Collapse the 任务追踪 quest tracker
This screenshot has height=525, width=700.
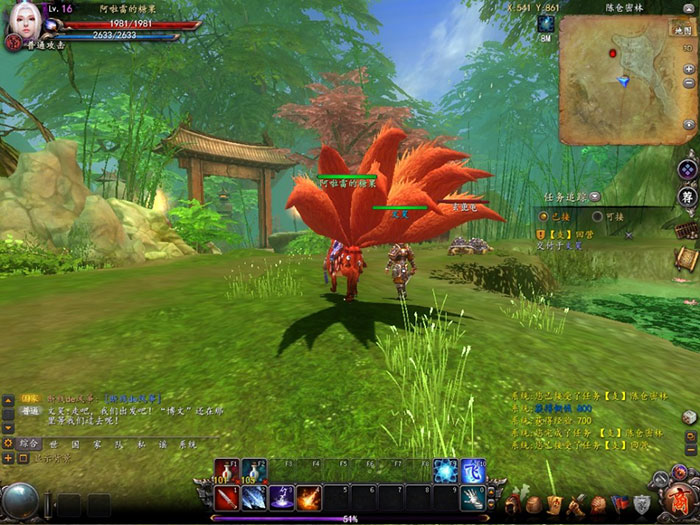pyautogui.click(x=596, y=197)
